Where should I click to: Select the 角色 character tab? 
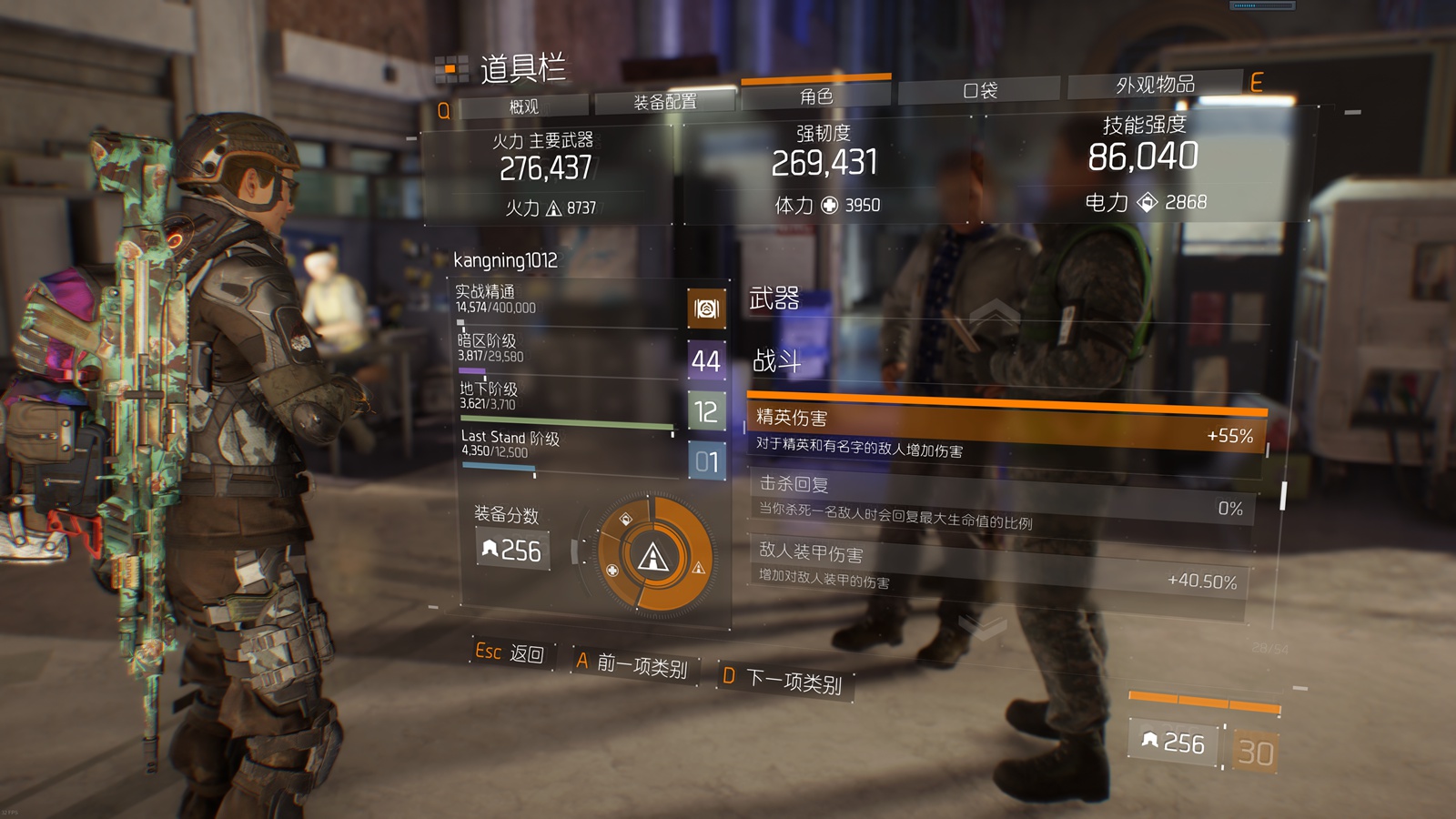click(x=816, y=96)
